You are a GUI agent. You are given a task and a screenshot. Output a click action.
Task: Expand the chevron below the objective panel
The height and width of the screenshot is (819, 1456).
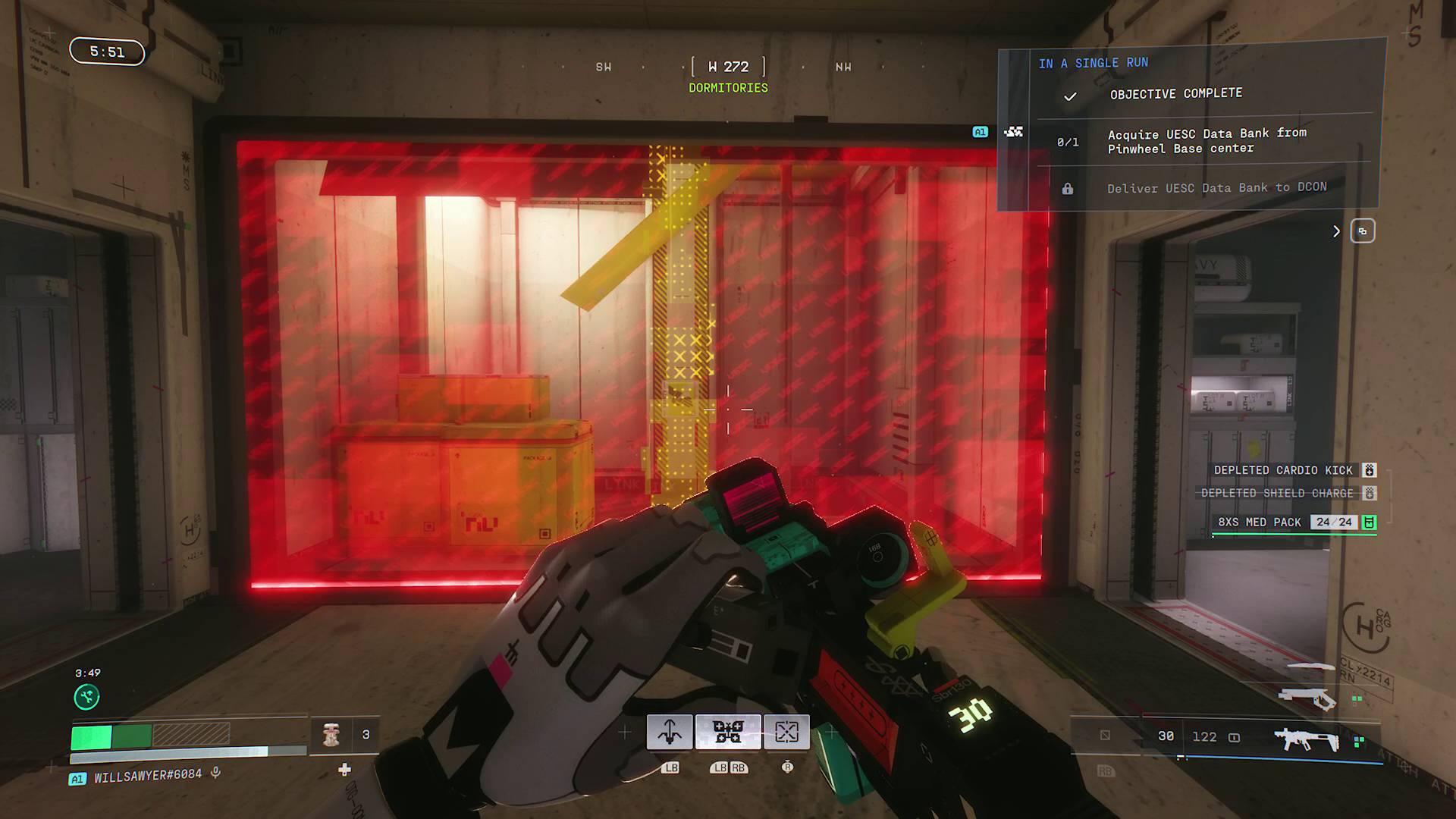point(1337,232)
